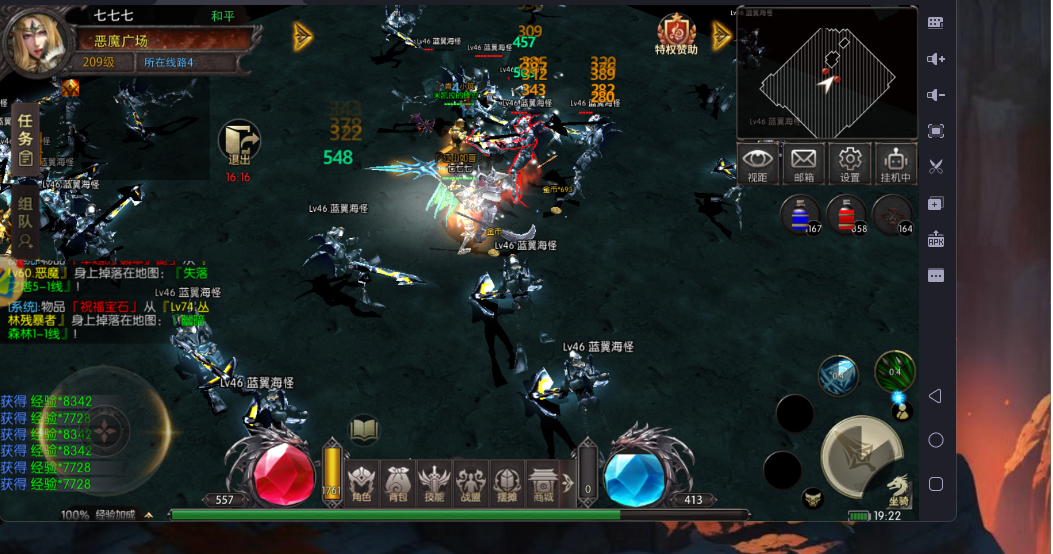1053x554 pixels.
Task: Click the player portrait avatar
Action: click(x=36, y=39)
